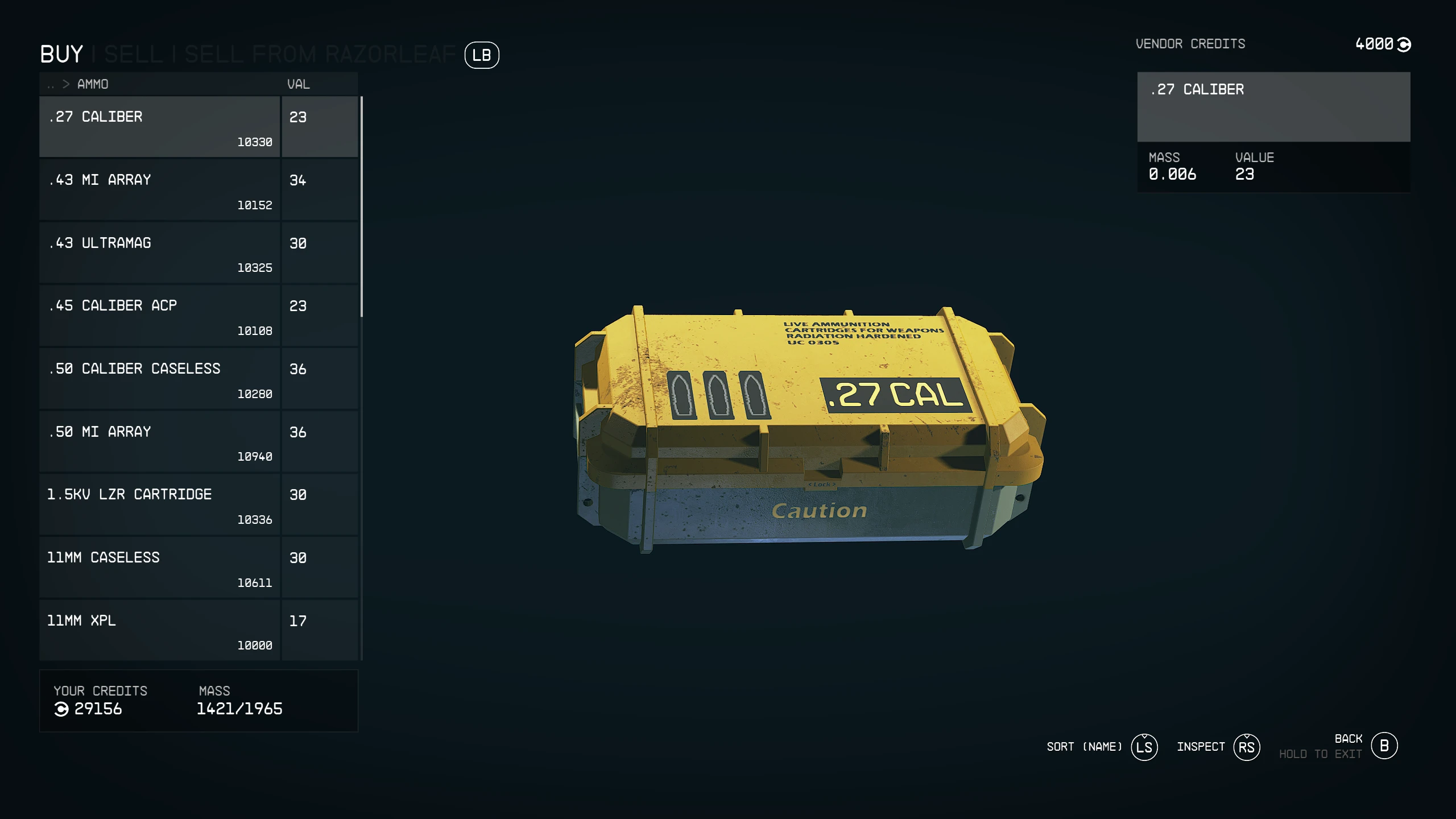
Task: Switch to the Sell tab
Action: click(x=134, y=55)
